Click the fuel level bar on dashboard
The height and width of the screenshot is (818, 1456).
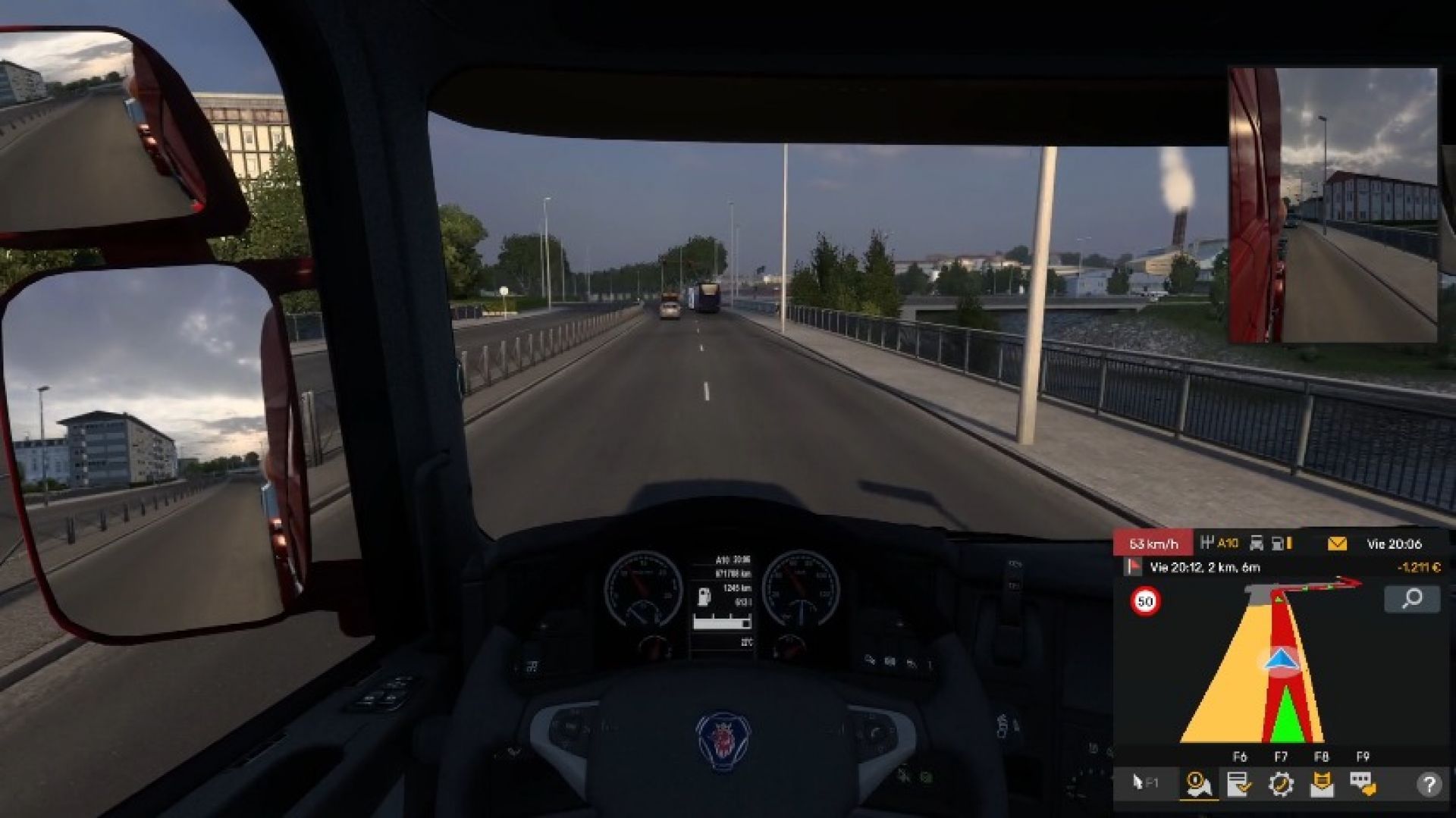pos(720,625)
